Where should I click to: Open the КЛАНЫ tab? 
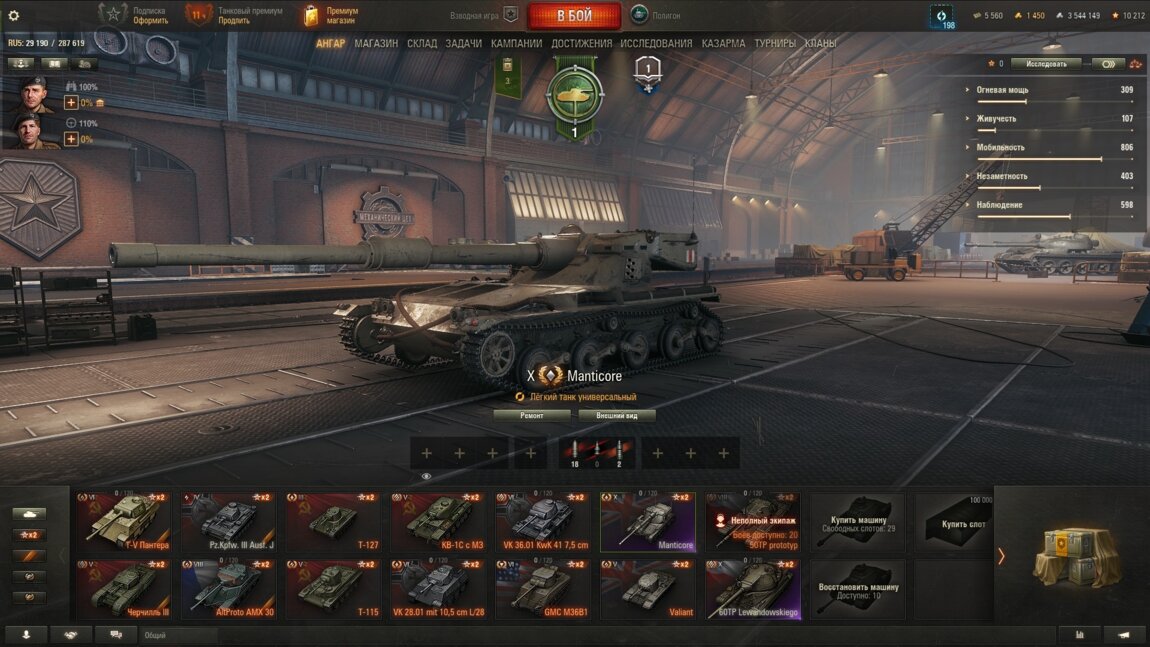(821, 44)
